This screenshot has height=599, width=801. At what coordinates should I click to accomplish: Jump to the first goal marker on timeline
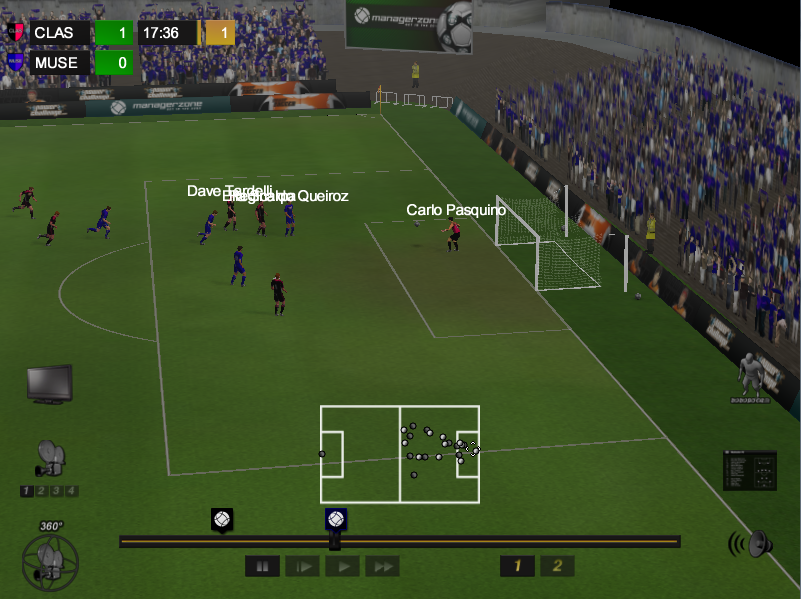[x=222, y=520]
